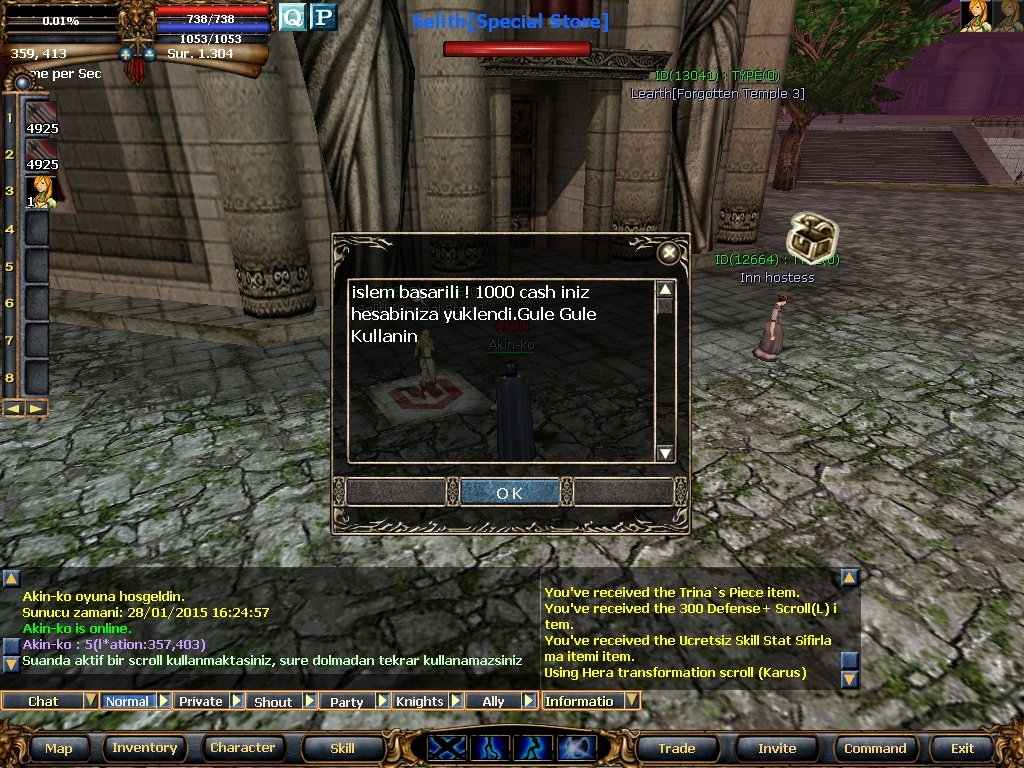Show the Character sheet
The height and width of the screenshot is (768, 1024).
click(x=242, y=748)
